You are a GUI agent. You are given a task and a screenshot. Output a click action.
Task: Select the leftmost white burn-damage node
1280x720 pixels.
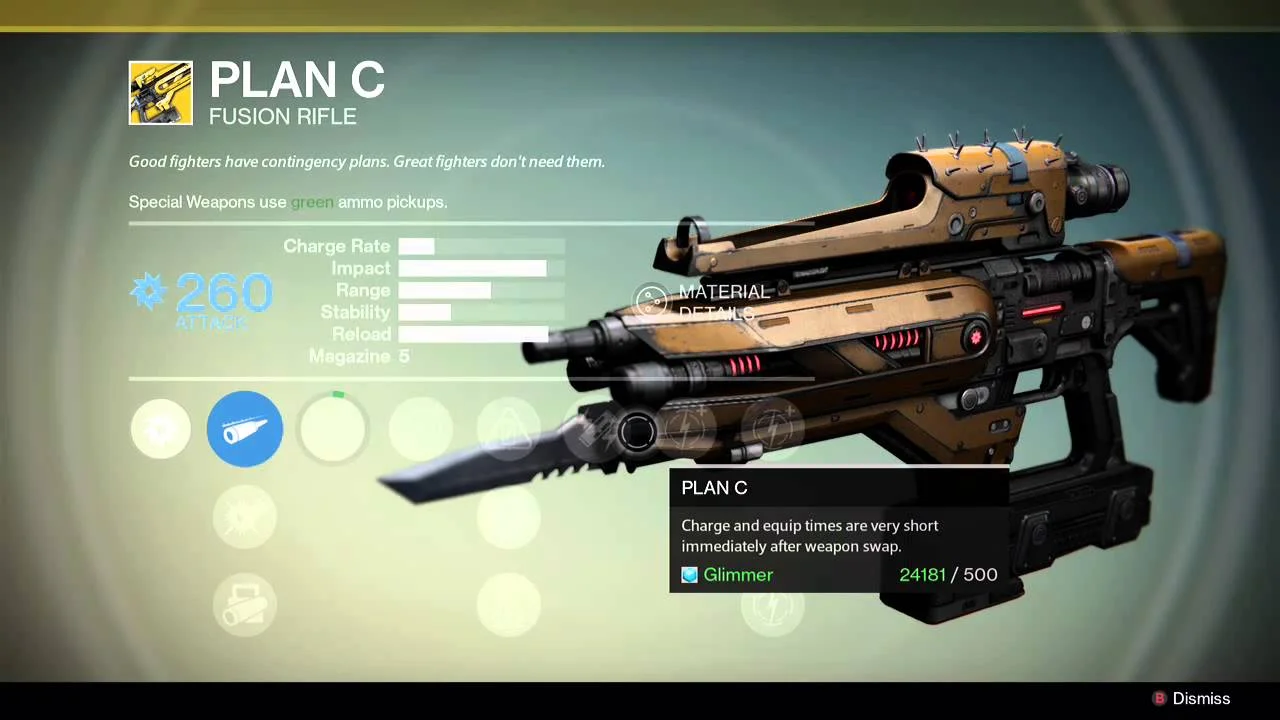160,429
